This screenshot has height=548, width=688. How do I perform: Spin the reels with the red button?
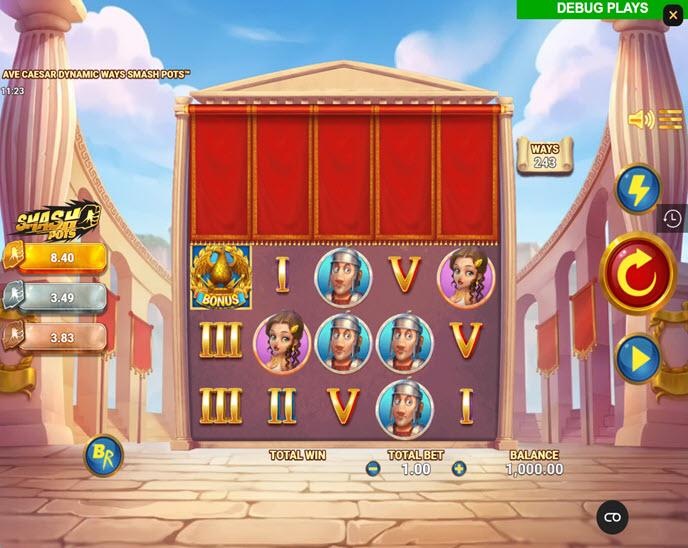637,272
